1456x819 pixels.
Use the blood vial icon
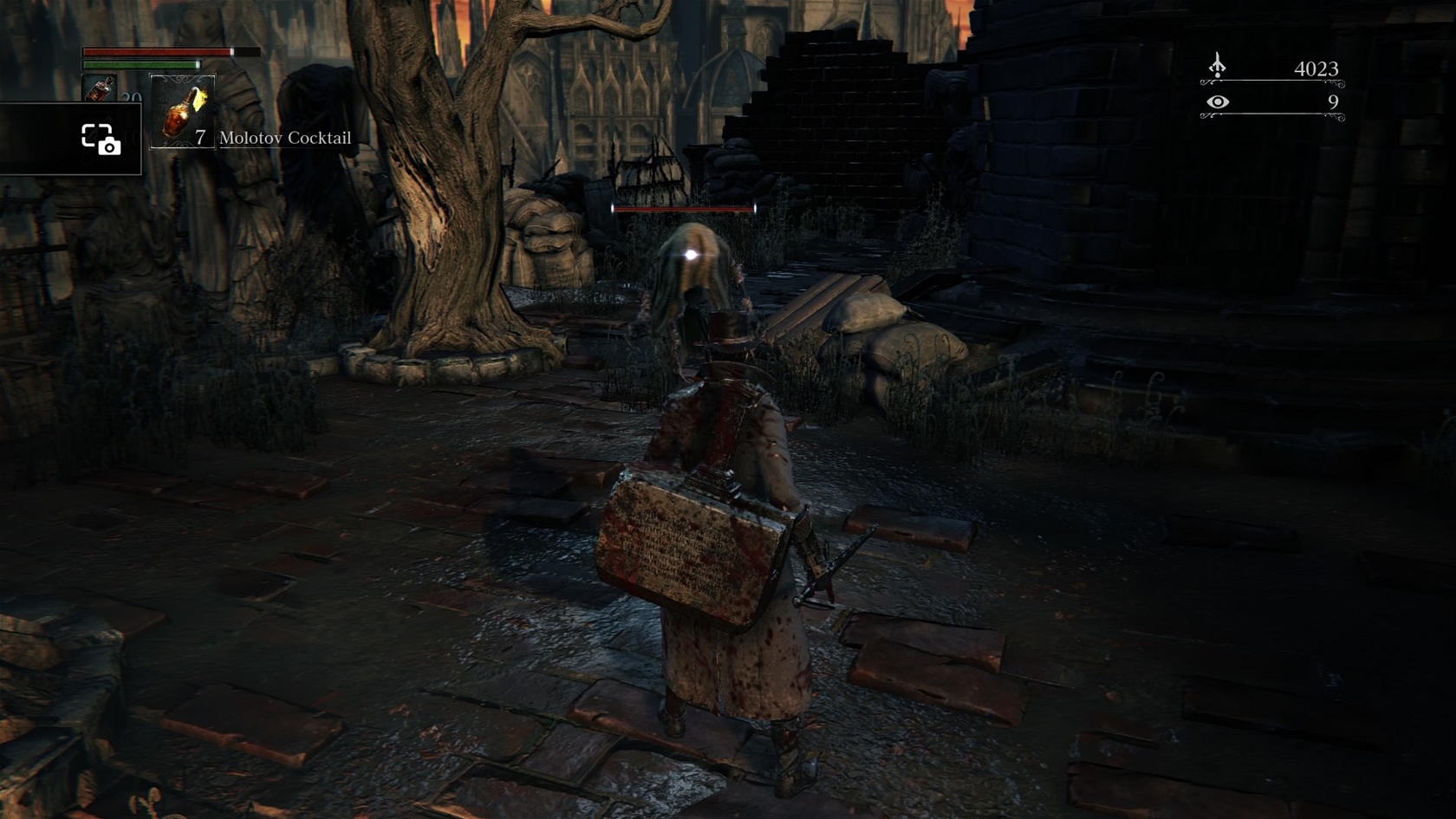(99, 89)
